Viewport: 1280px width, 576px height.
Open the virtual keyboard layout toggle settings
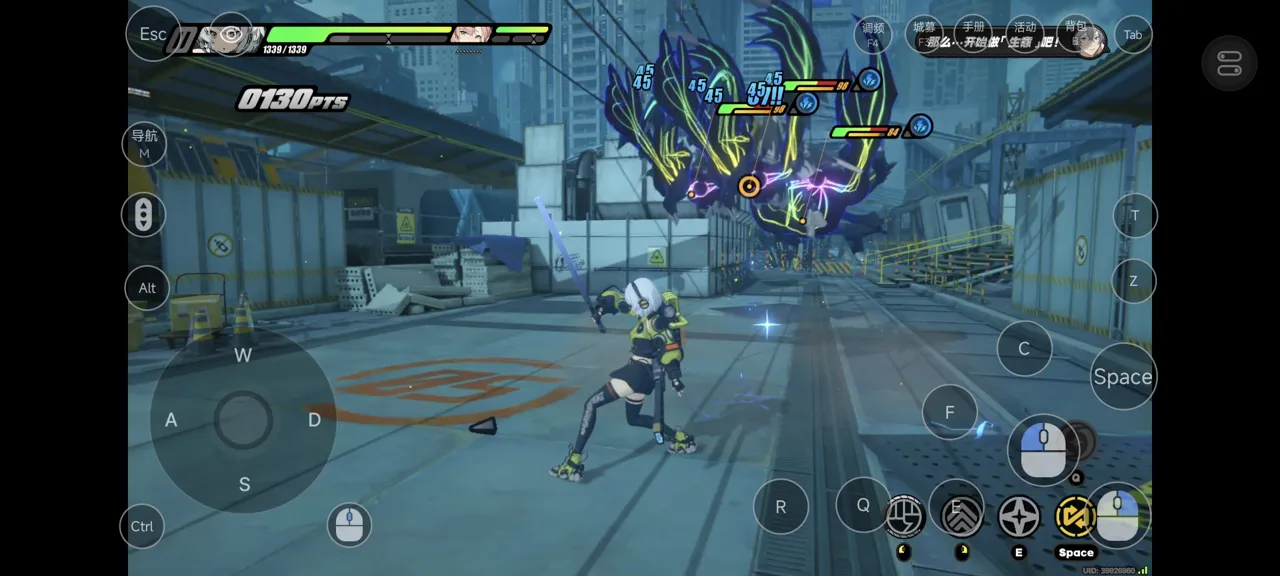1229,63
